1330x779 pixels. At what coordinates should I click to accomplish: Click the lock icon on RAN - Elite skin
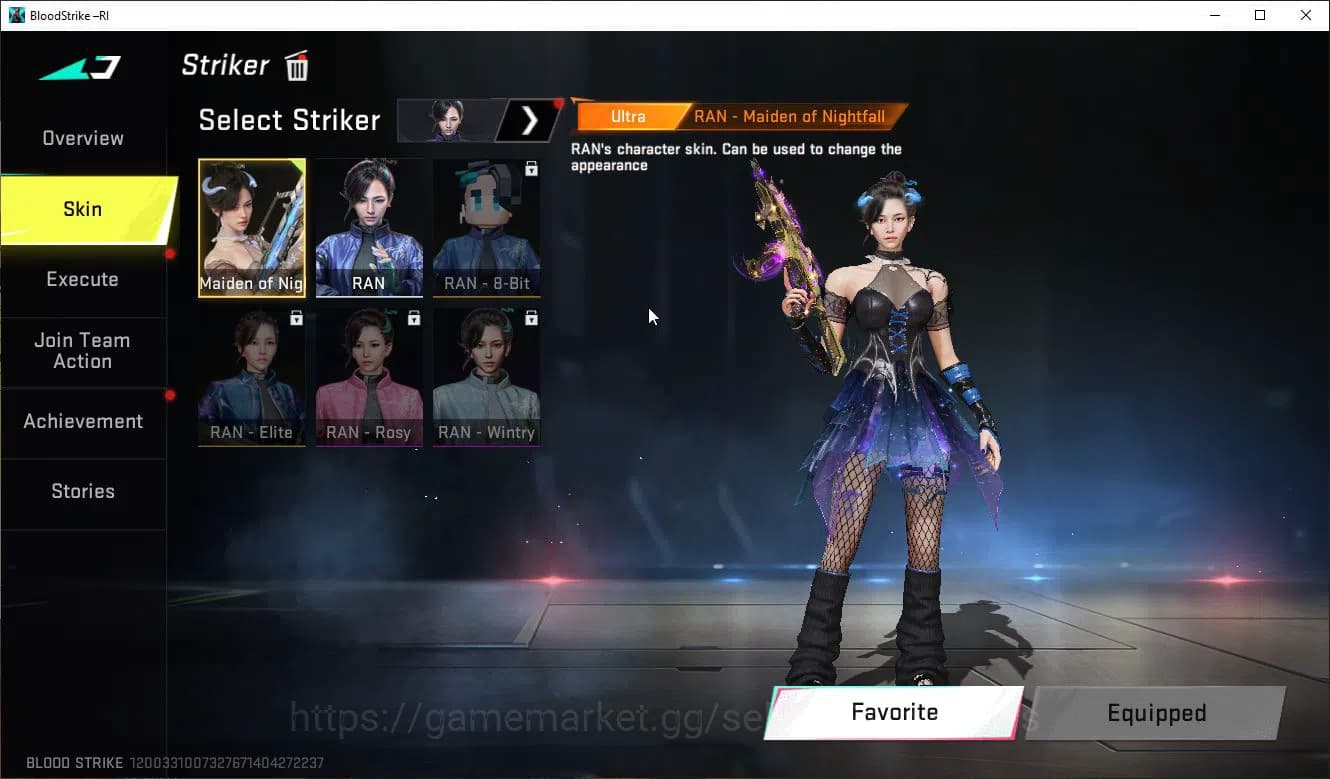[296, 318]
